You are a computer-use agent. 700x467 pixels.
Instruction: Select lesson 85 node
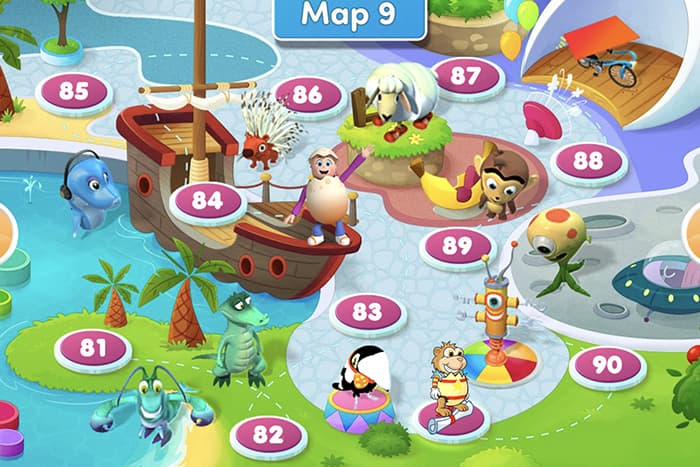pos(73,91)
